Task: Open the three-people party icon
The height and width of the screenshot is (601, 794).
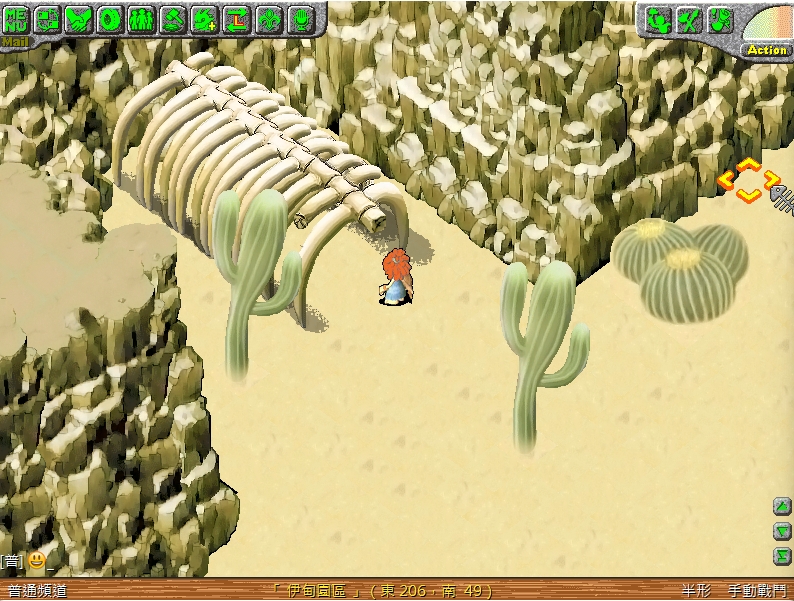Action: 142,18
